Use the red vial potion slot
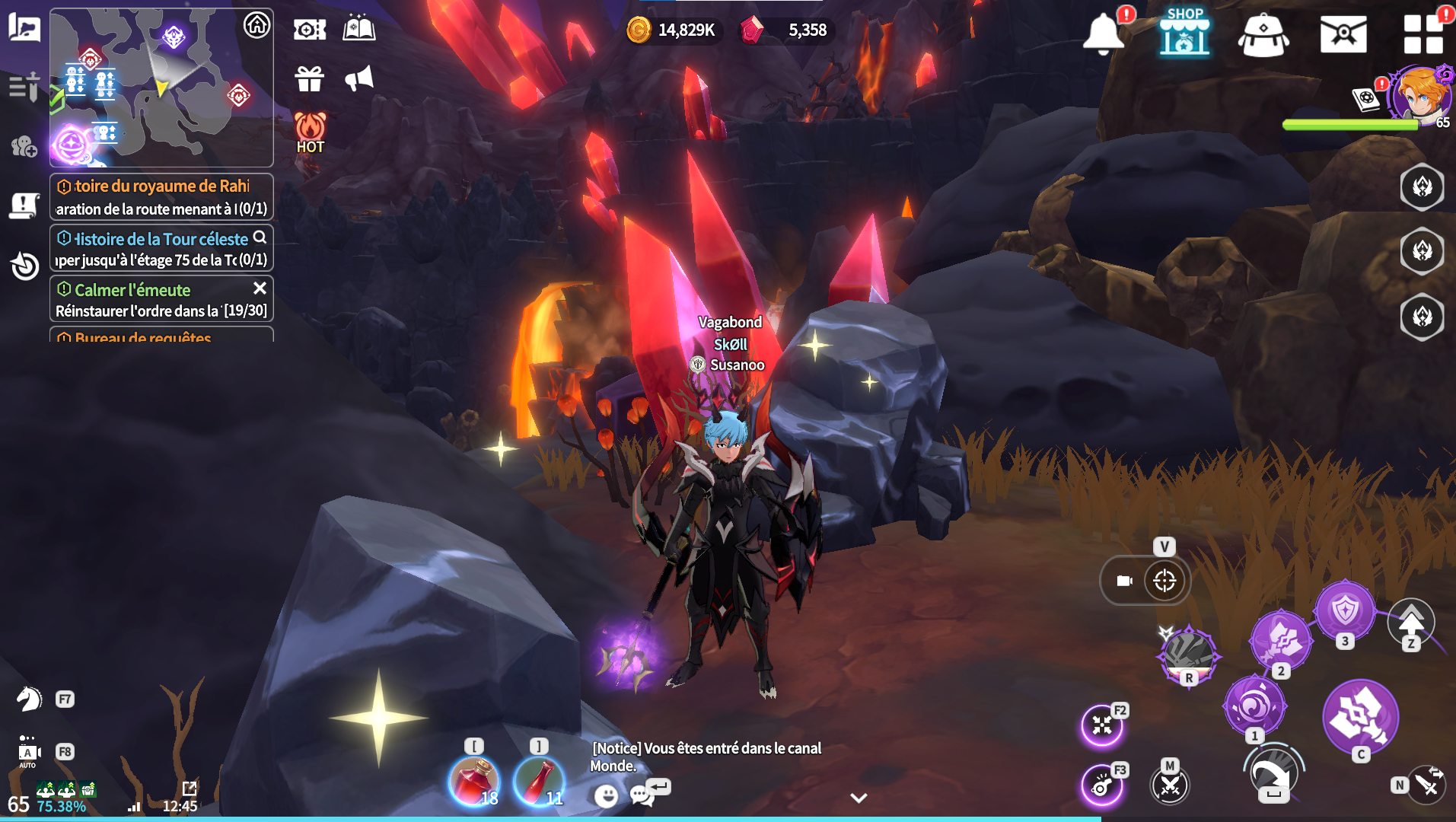The height and width of the screenshot is (822, 1456). point(539,781)
